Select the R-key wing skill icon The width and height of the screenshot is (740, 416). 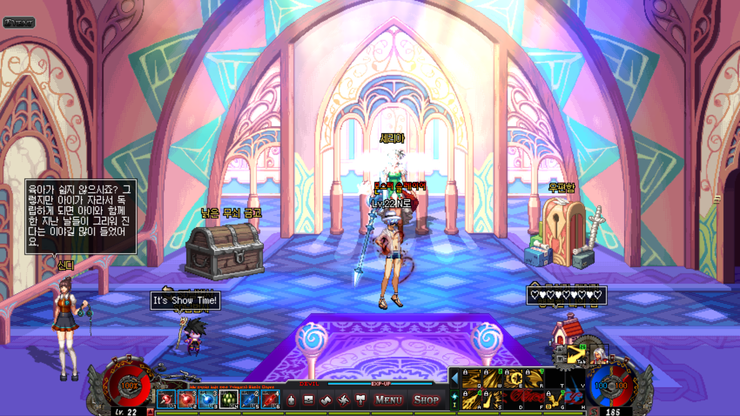click(x=535, y=378)
